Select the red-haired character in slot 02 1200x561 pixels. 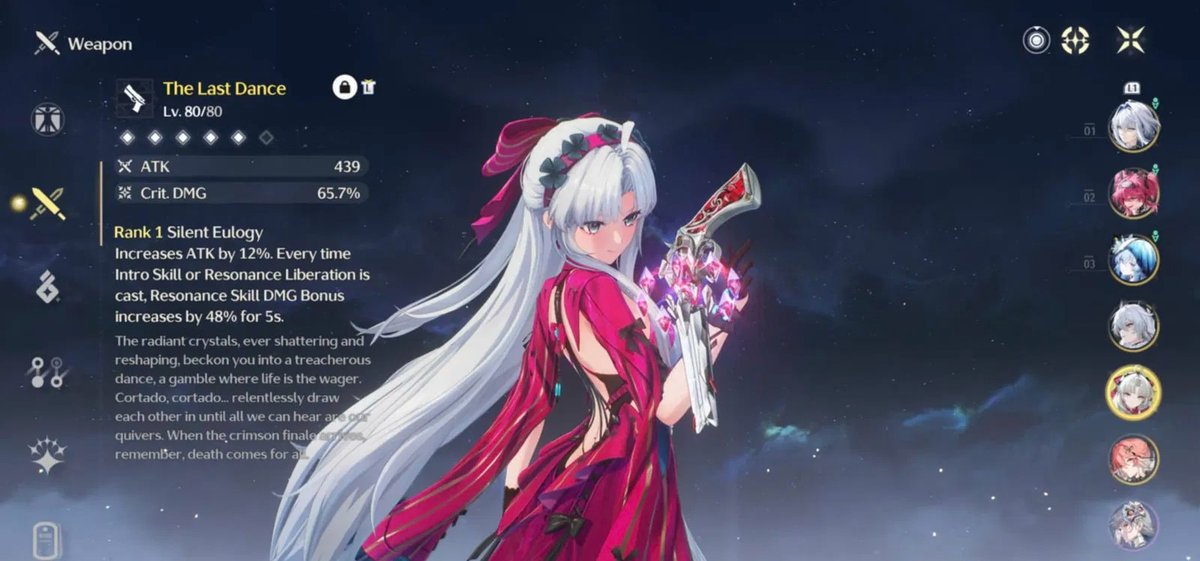coord(1134,193)
